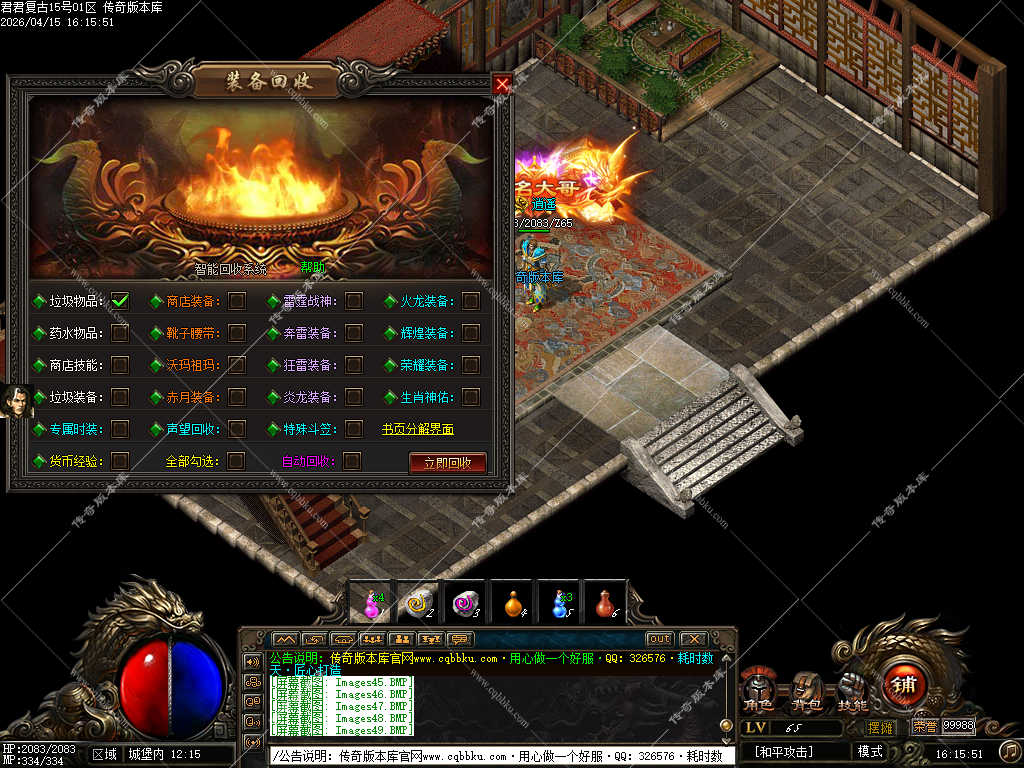Choose the 摆摊 stall button
Viewport: 1024px width, 768px height.
point(880,727)
